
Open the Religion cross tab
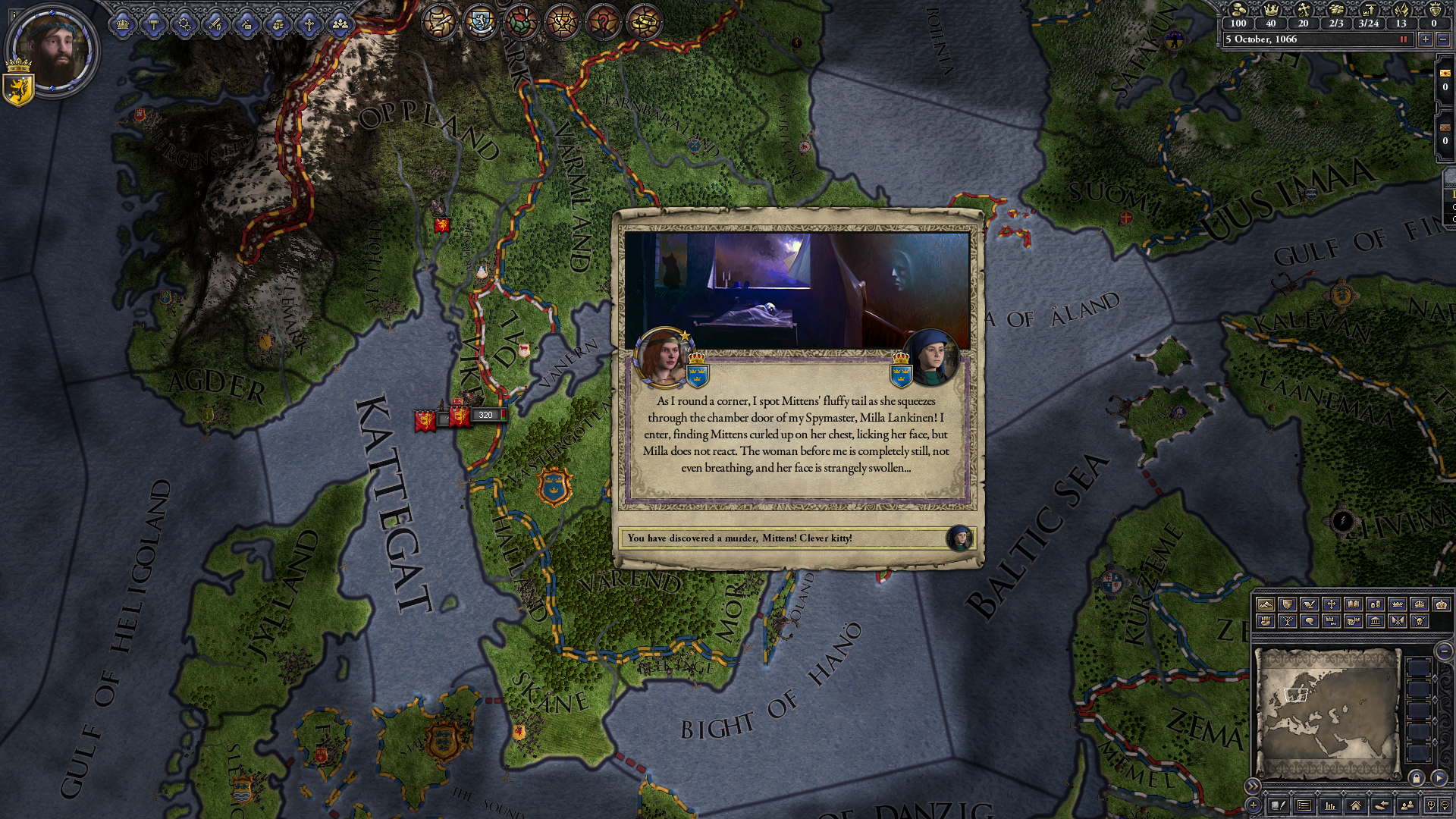tap(309, 25)
